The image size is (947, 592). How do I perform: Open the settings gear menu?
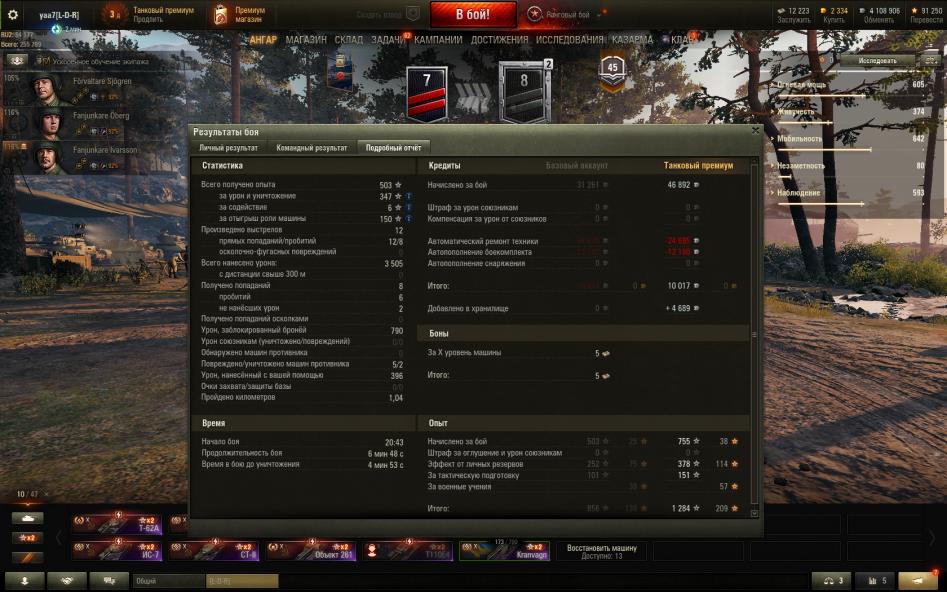13,15
